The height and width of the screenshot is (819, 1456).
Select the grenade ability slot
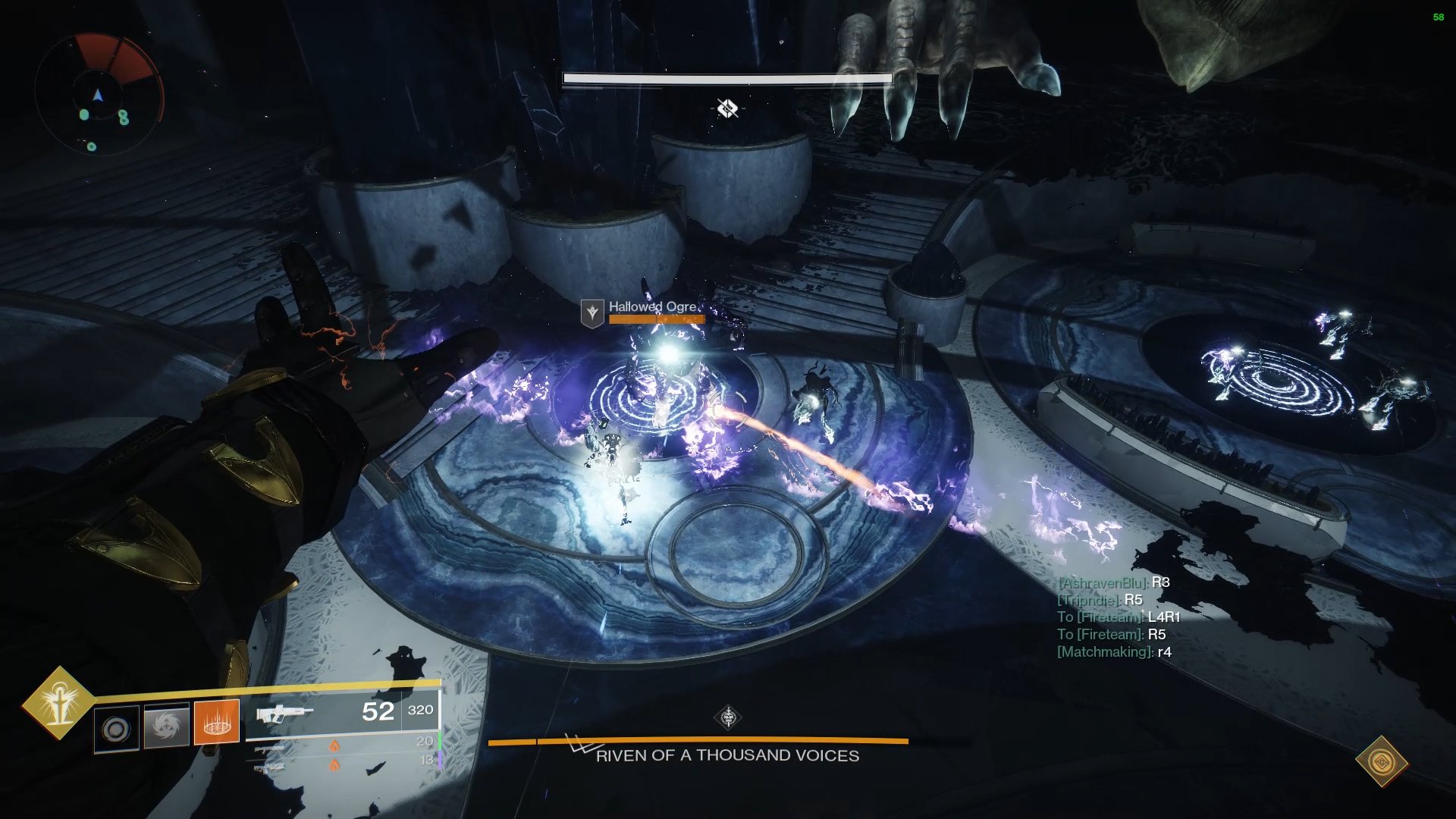(x=117, y=729)
